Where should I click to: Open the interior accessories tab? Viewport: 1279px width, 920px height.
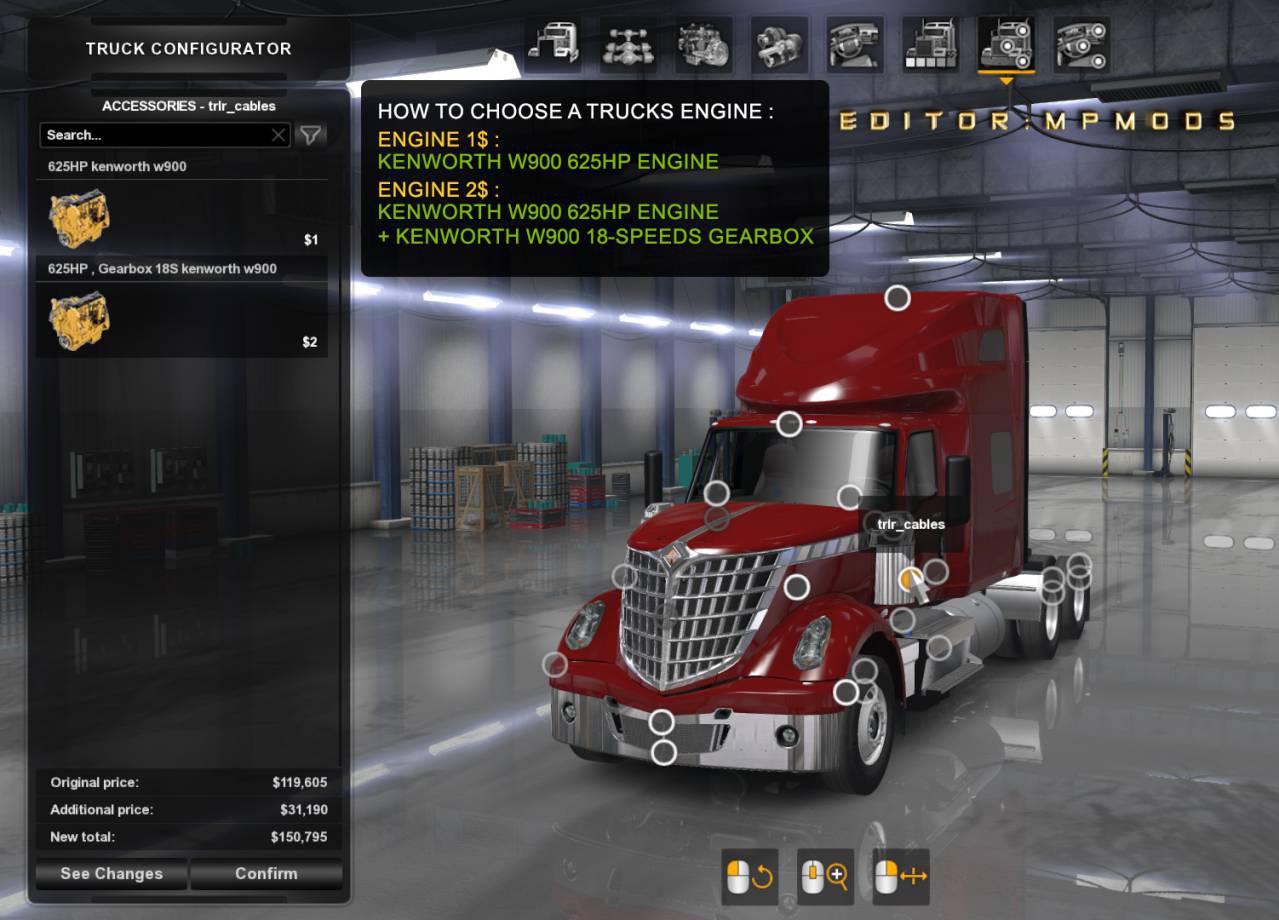point(1081,45)
